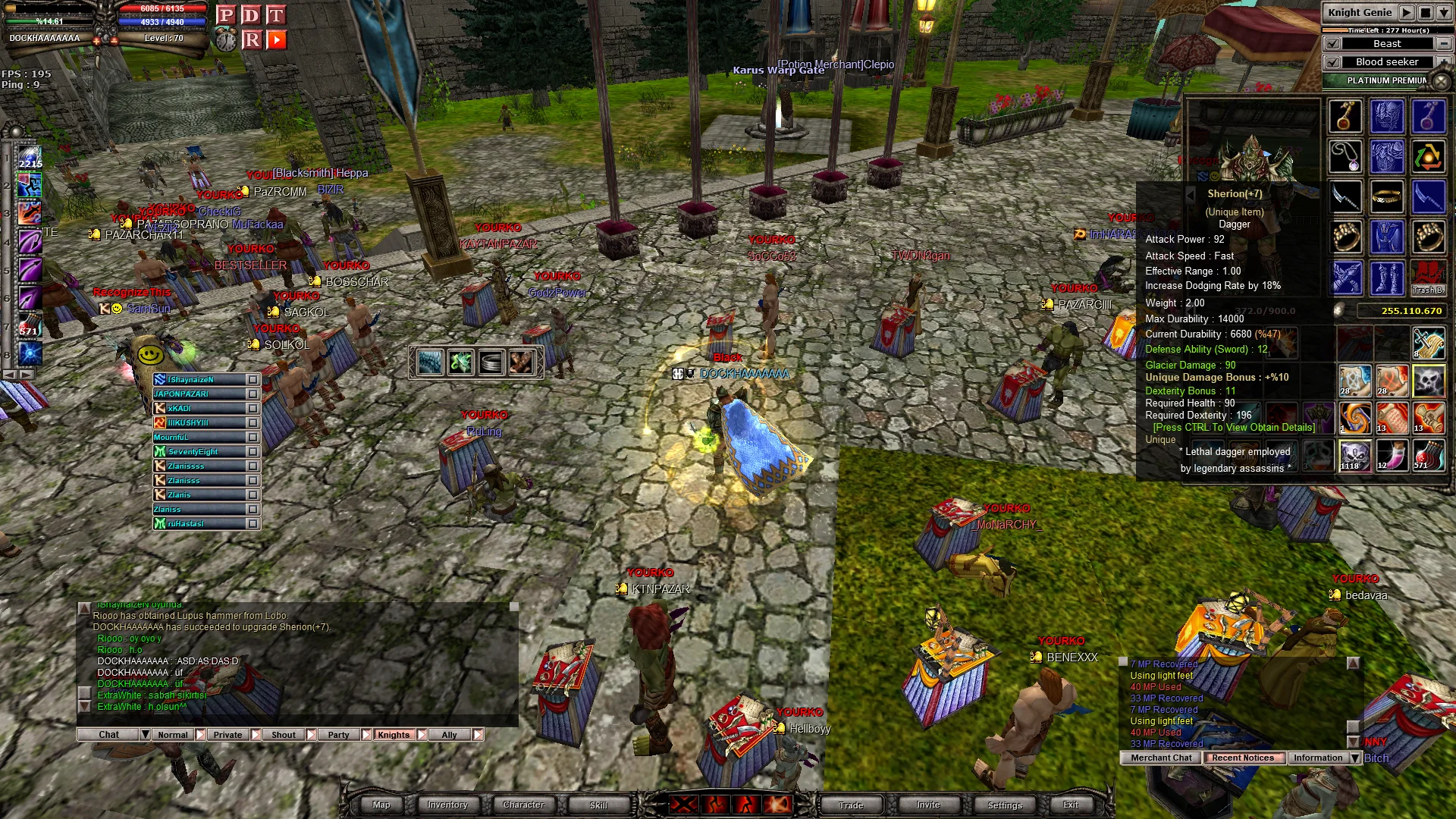The image size is (1456, 819).
Task: Show the Character sheet
Action: (523, 805)
